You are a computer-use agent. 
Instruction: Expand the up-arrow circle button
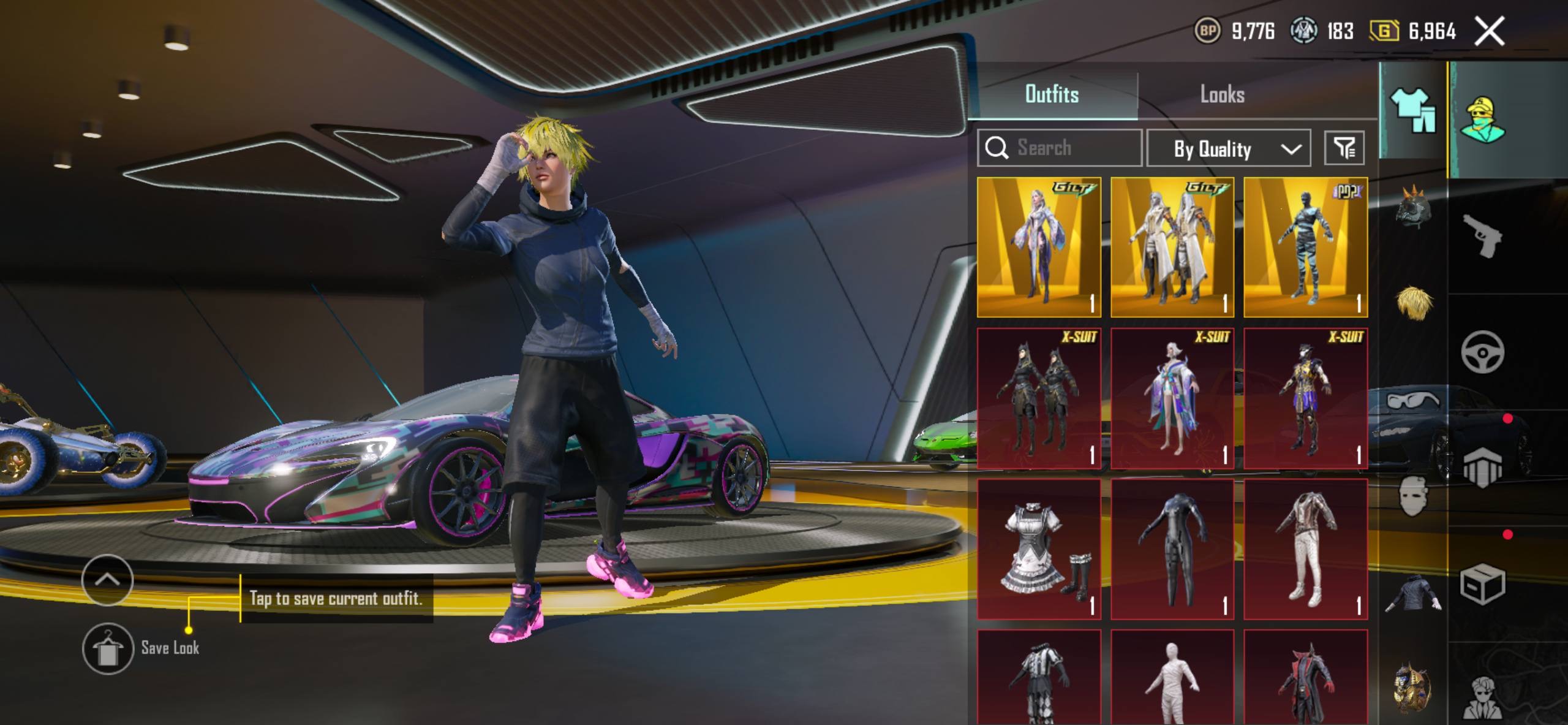(x=107, y=580)
